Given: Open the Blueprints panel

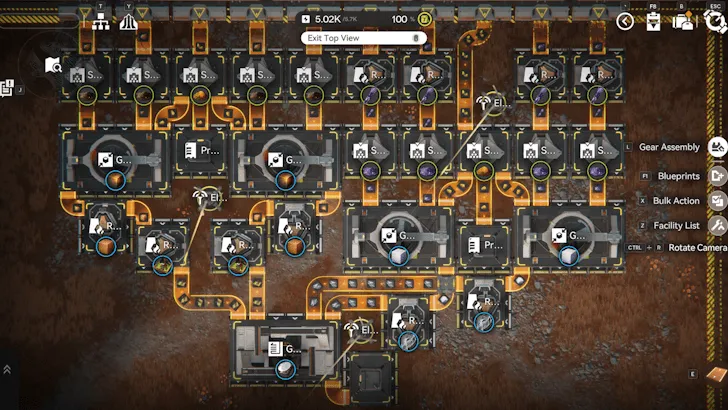Looking at the screenshot, I should coord(717,175).
